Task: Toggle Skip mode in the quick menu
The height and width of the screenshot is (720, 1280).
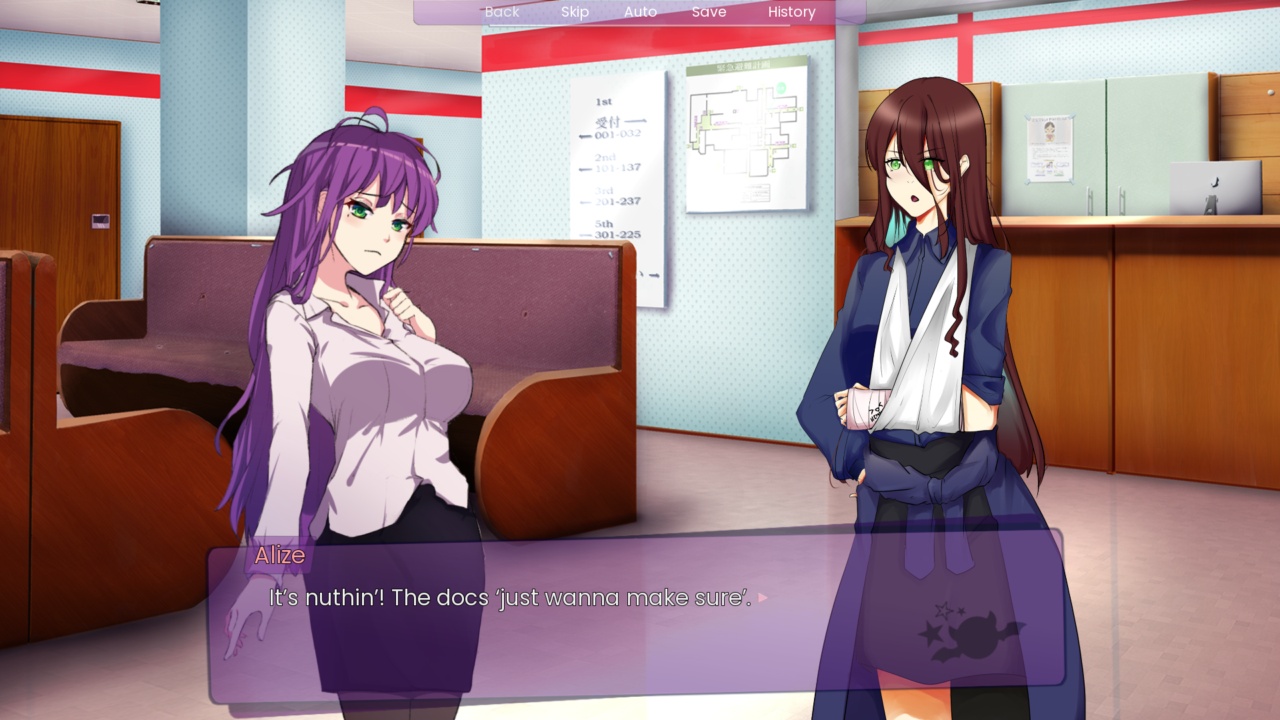Action: pos(575,12)
